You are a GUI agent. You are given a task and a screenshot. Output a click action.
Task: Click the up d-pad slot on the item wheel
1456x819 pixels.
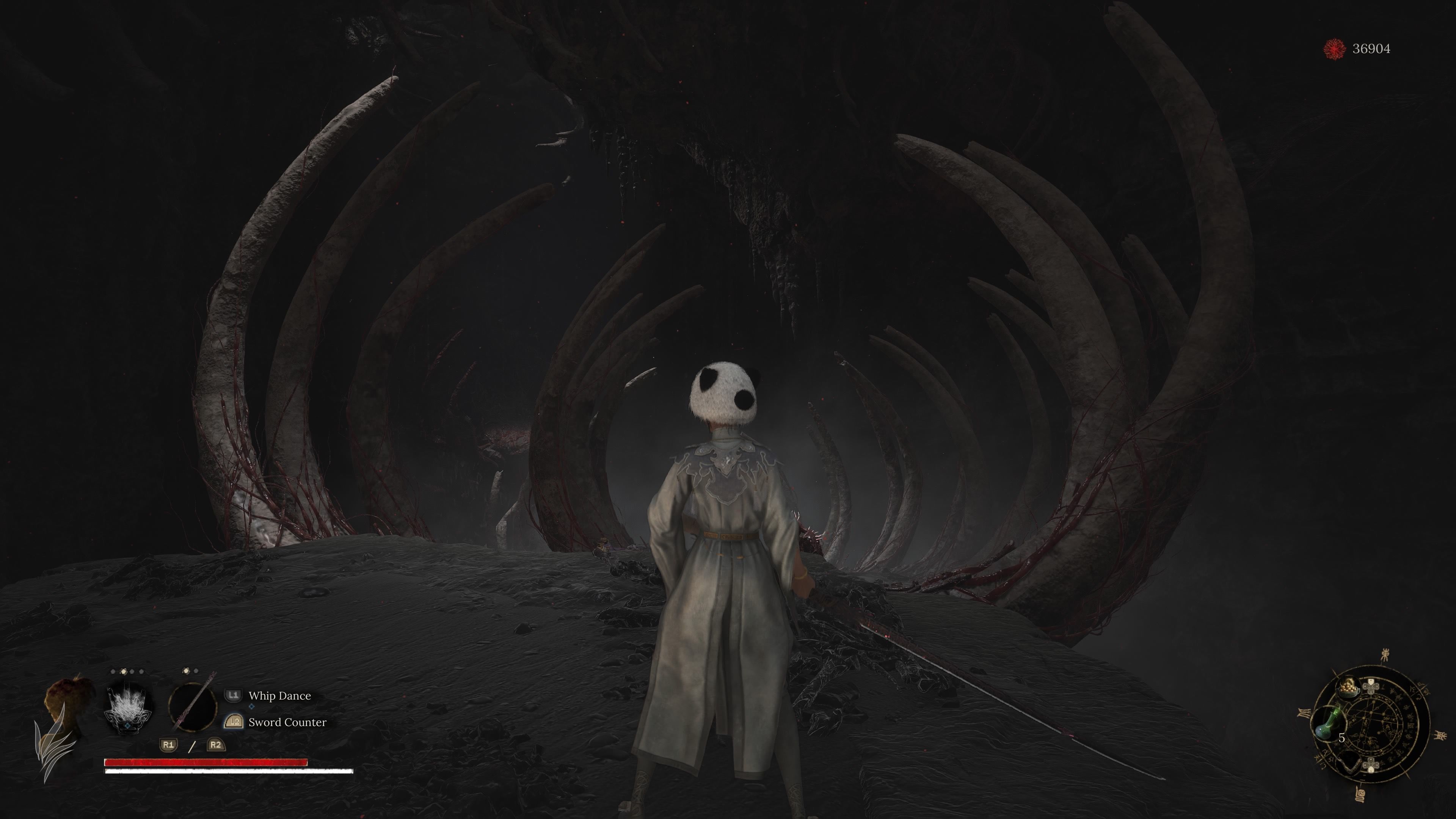tap(1371, 686)
